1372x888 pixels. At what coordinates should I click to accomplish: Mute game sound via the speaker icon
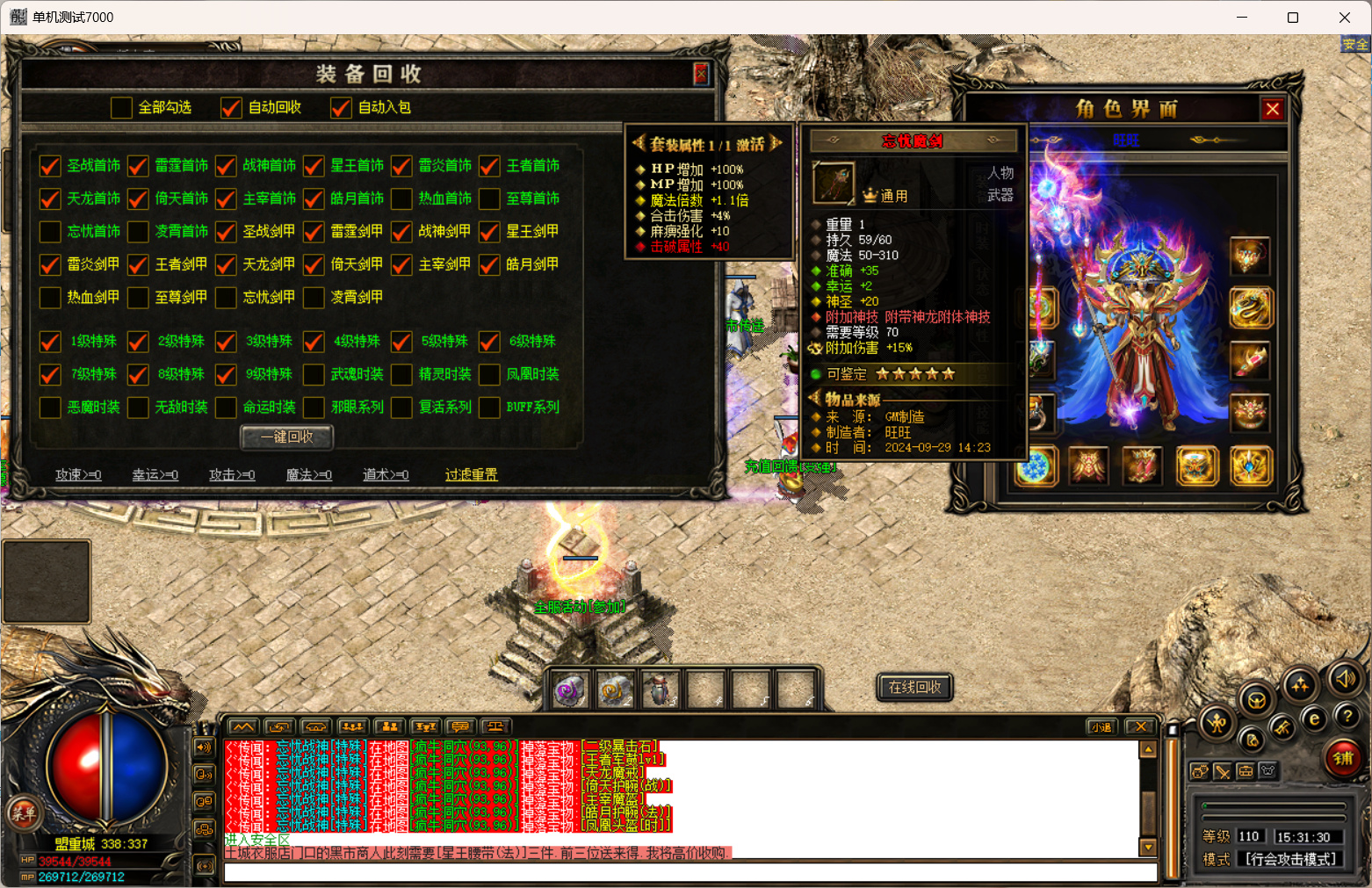(1345, 680)
